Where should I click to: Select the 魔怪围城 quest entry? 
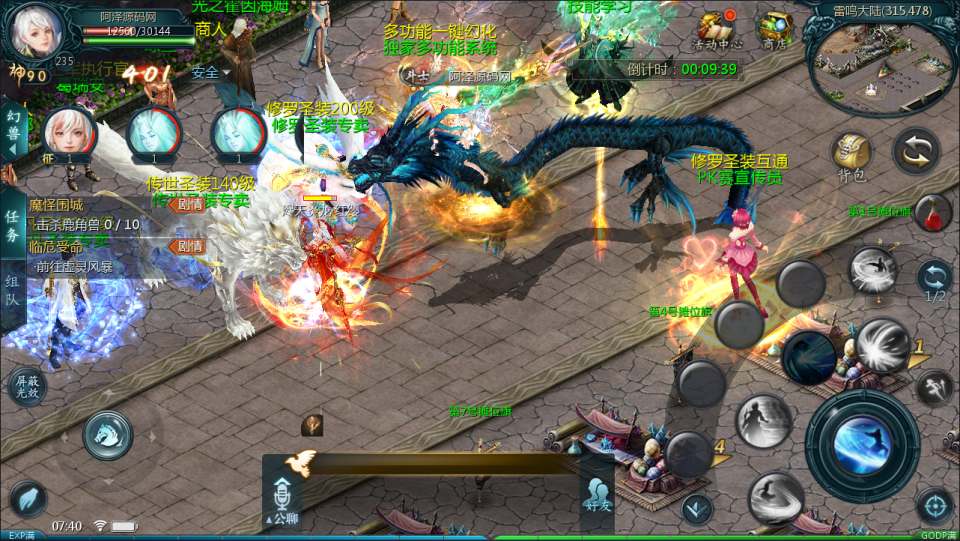point(58,205)
